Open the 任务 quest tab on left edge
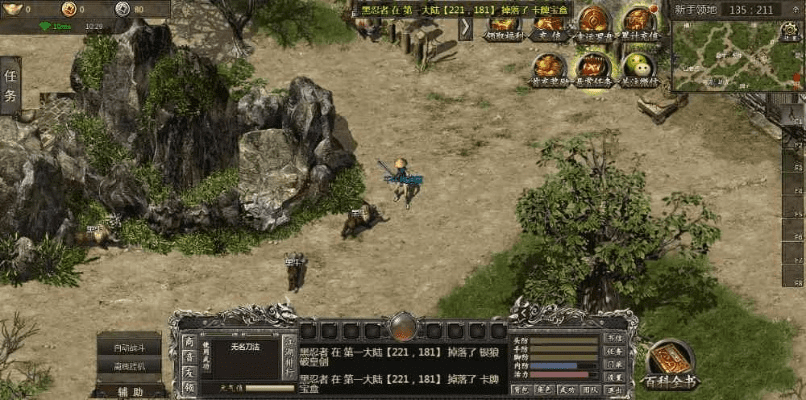The width and height of the screenshot is (806, 400). click(10, 85)
